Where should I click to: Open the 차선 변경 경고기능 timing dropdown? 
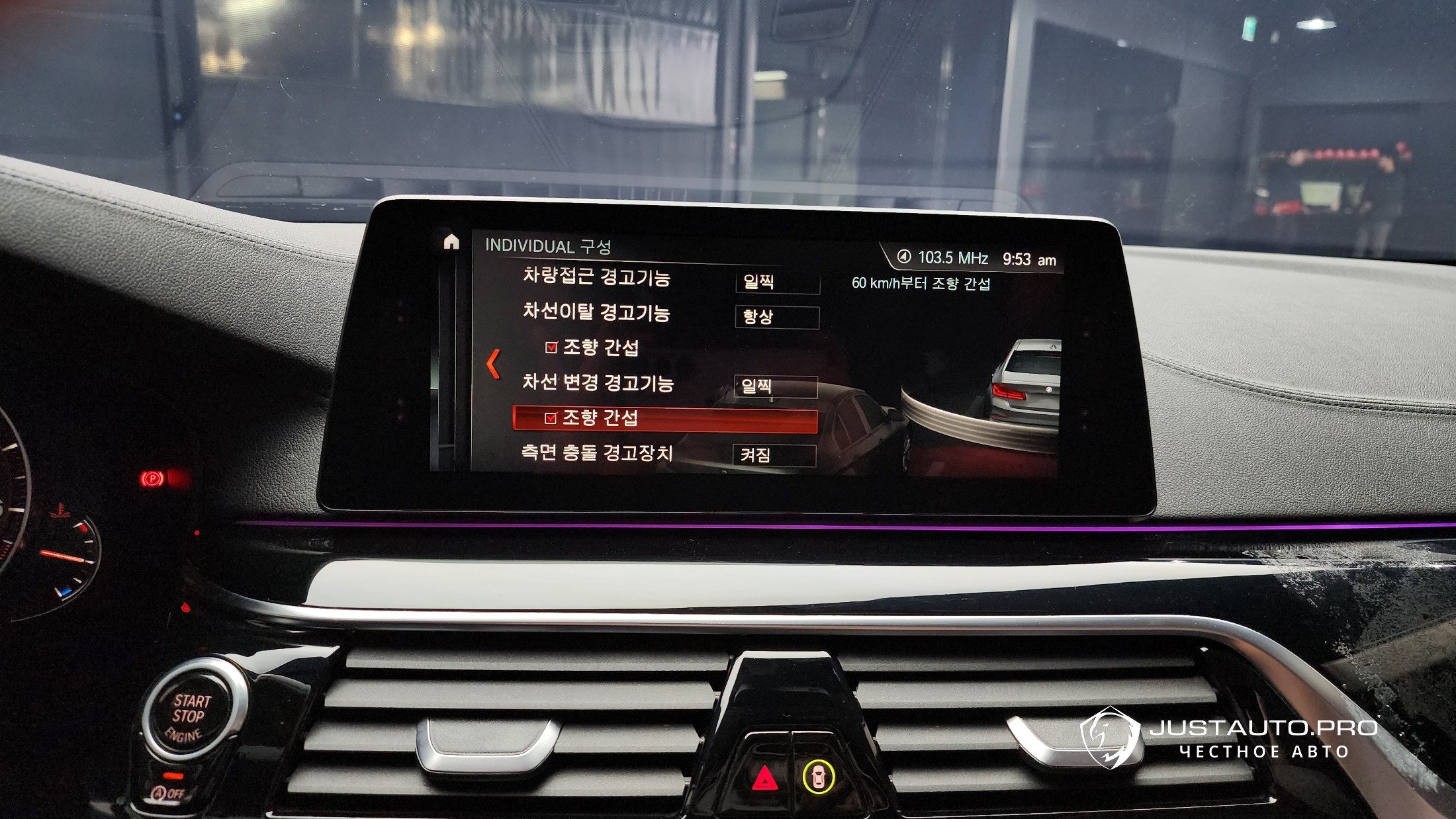coord(776,386)
